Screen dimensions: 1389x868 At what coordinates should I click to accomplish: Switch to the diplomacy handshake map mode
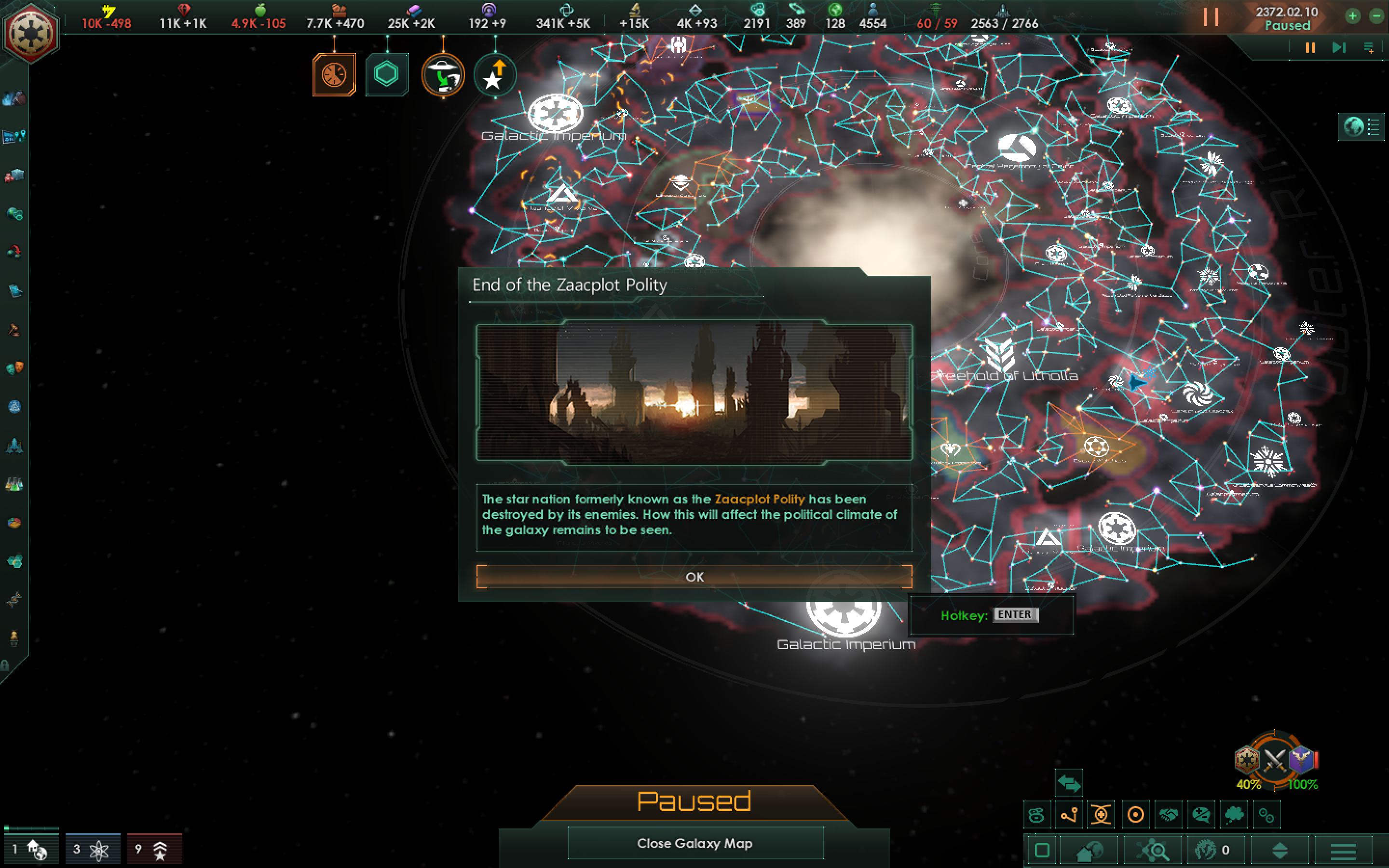click(x=1169, y=814)
